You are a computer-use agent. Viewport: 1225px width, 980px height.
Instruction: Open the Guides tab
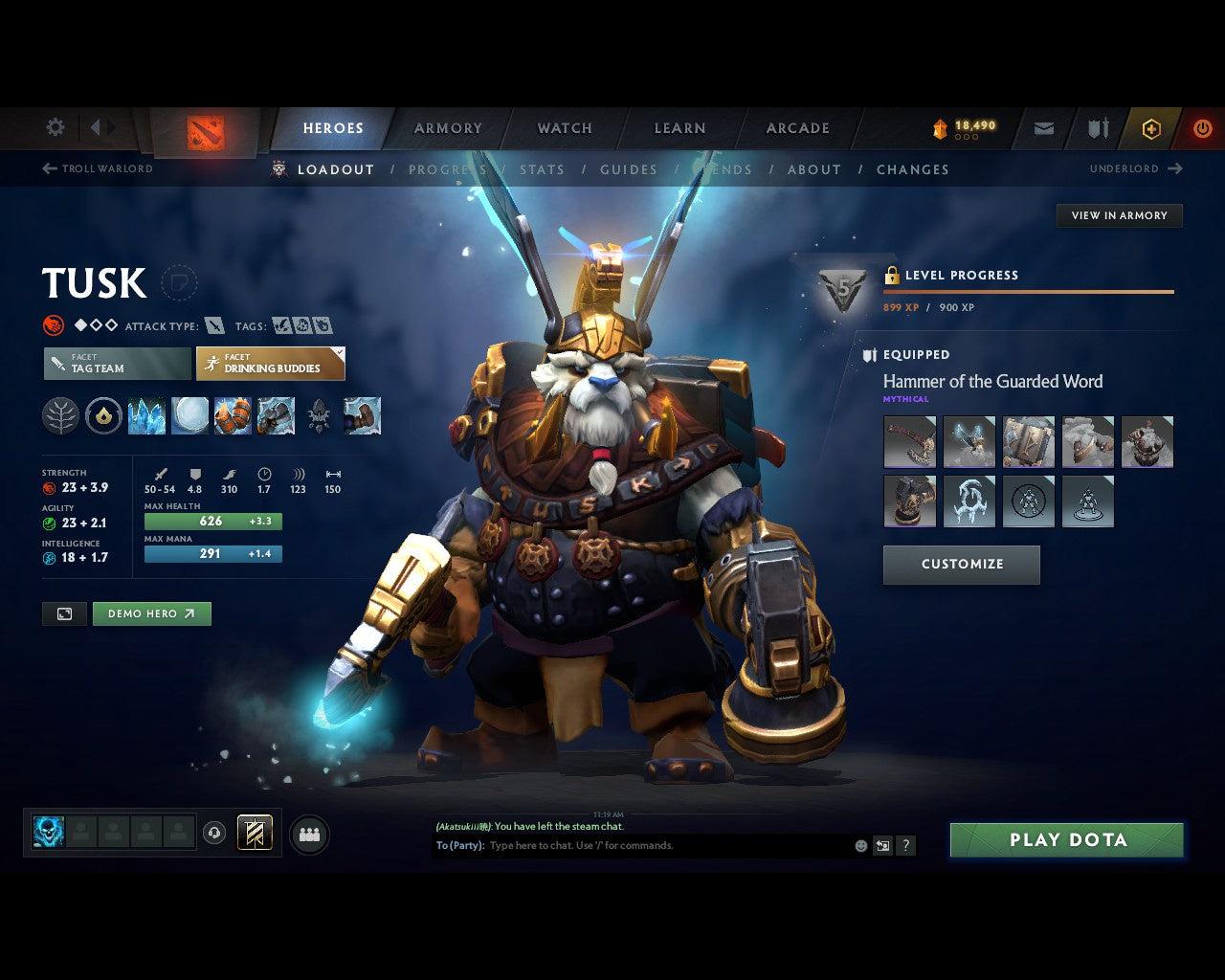pos(628,169)
